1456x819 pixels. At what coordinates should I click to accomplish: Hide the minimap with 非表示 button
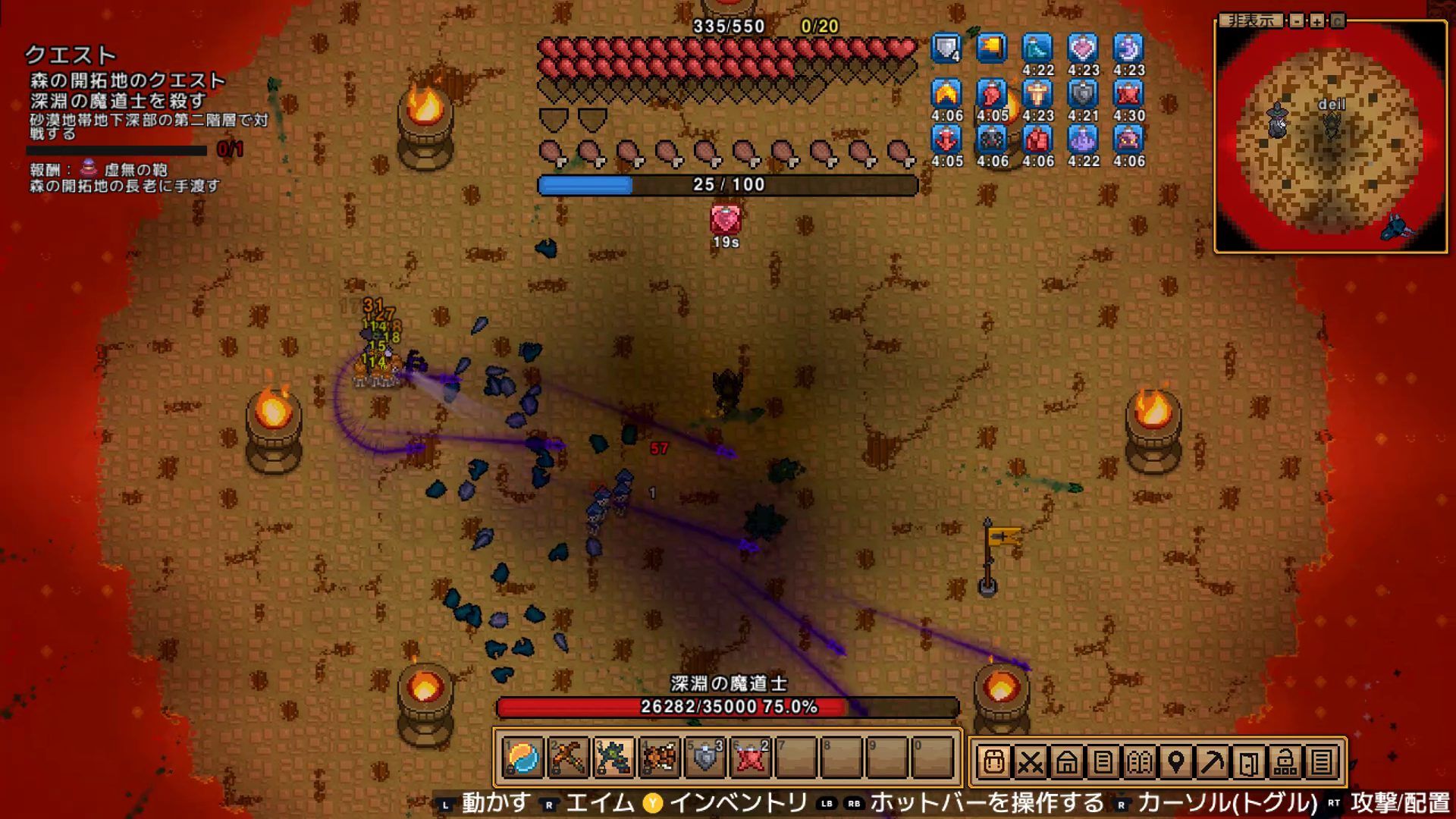click(x=1251, y=20)
